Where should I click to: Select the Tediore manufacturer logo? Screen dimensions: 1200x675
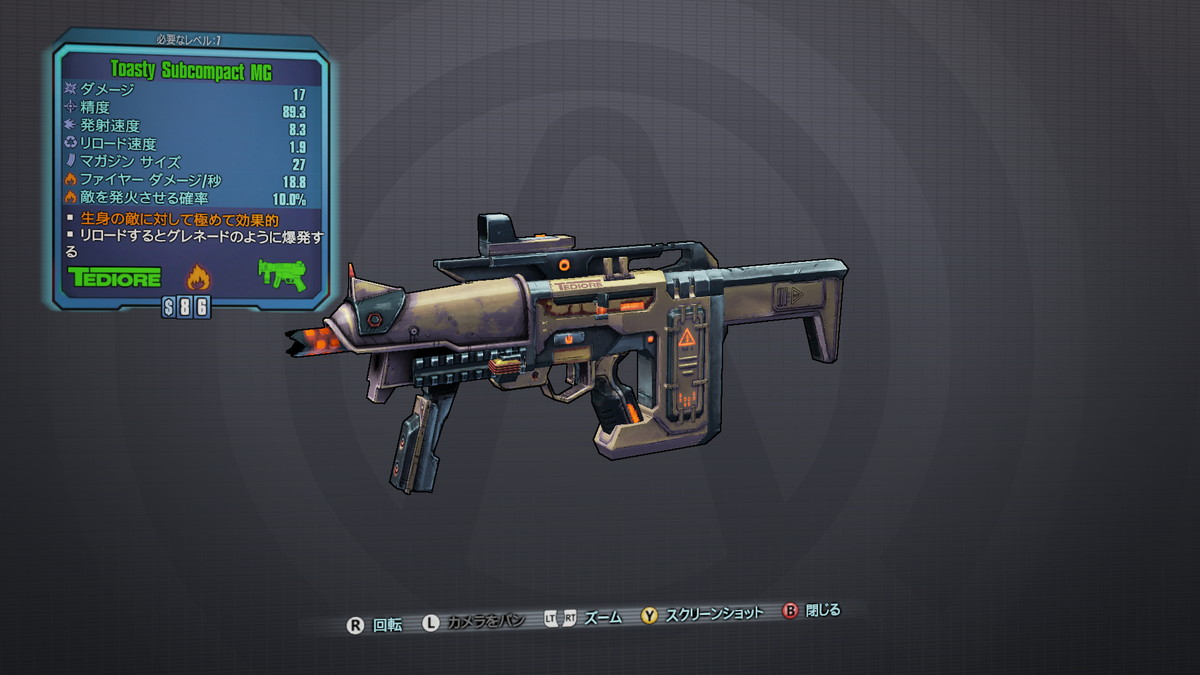[114, 277]
